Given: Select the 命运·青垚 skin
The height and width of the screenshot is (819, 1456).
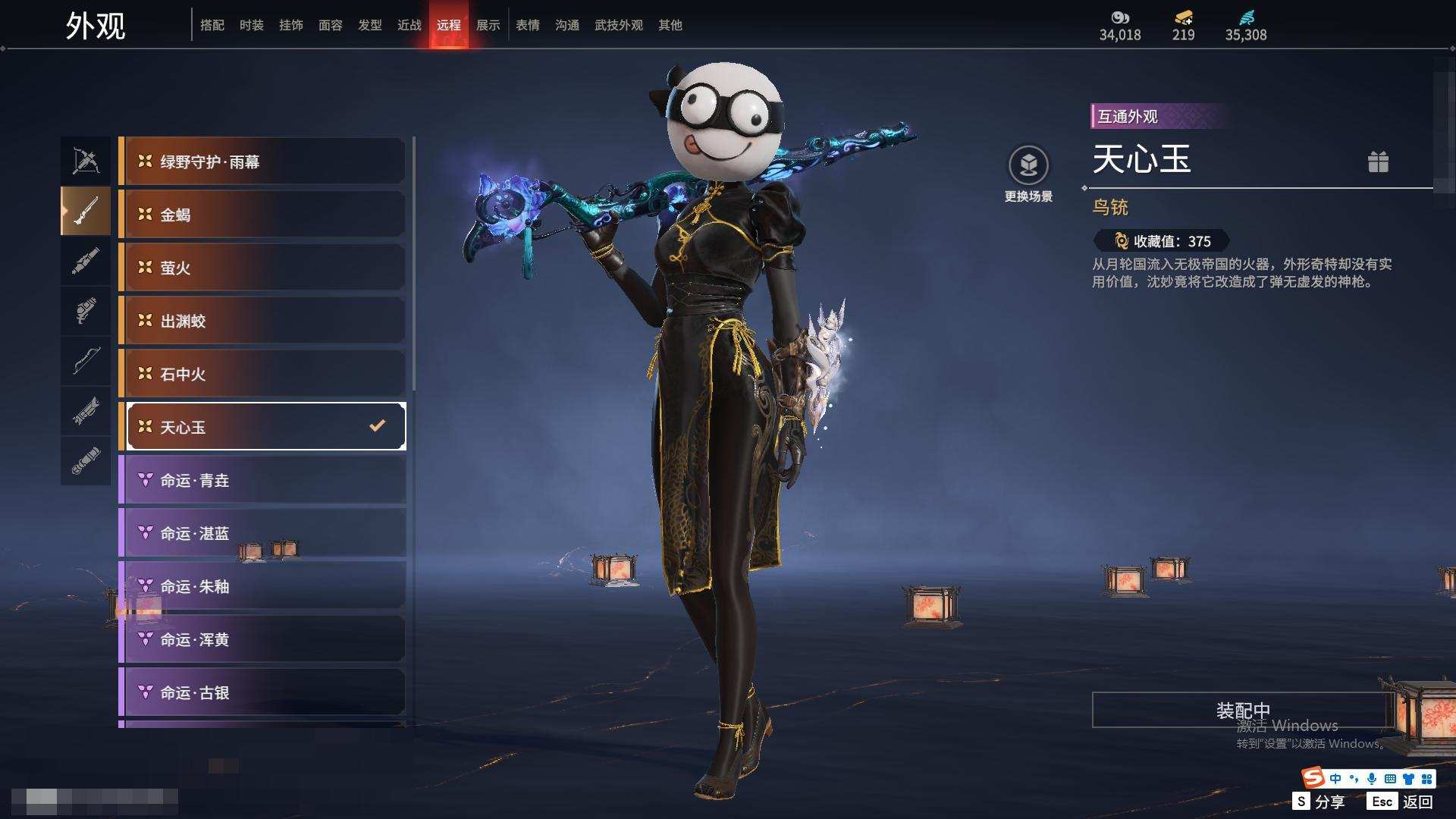Looking at the screenshot, I should point(262,480).
